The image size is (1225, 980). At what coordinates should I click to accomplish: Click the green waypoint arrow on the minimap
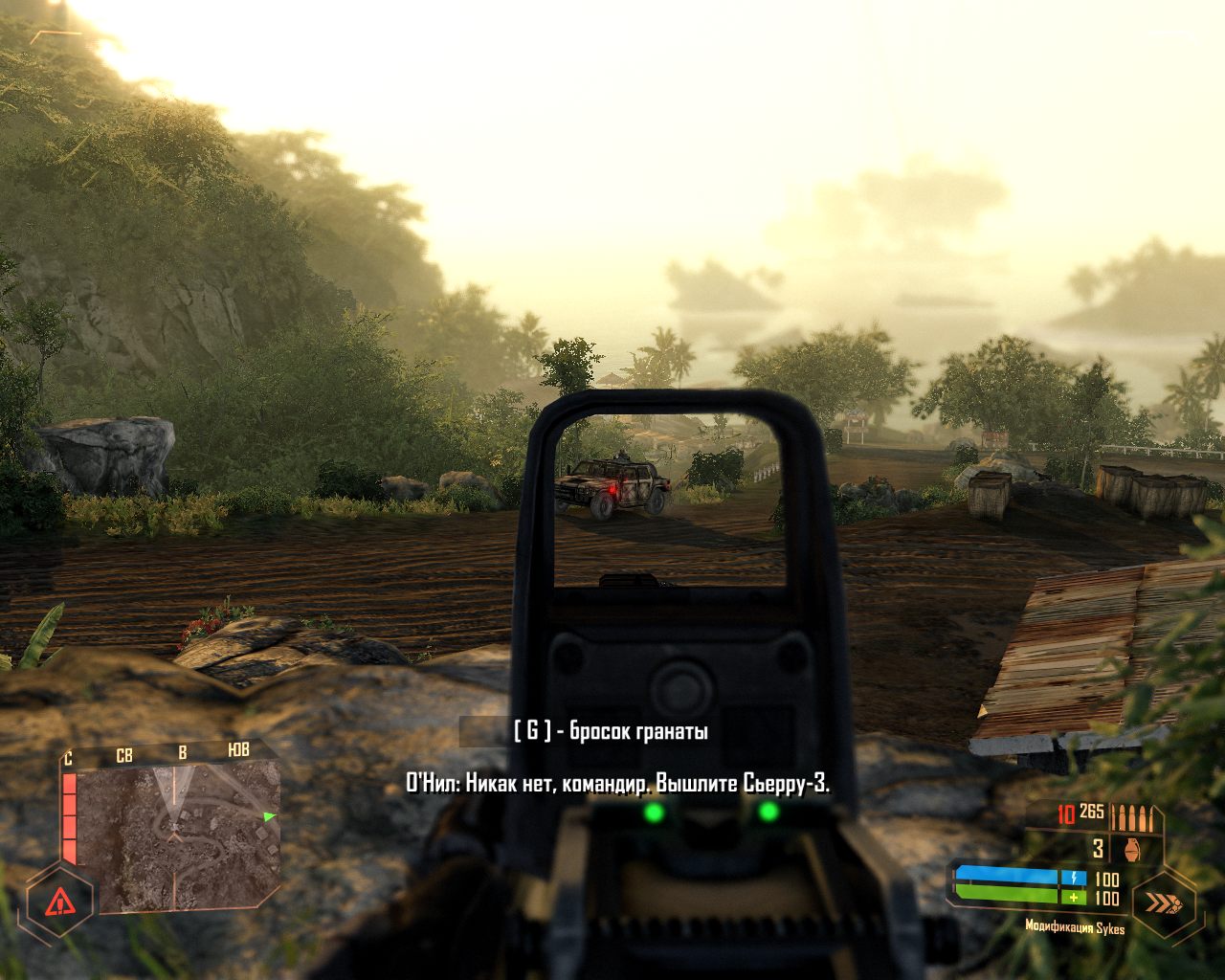coord(268,816)
